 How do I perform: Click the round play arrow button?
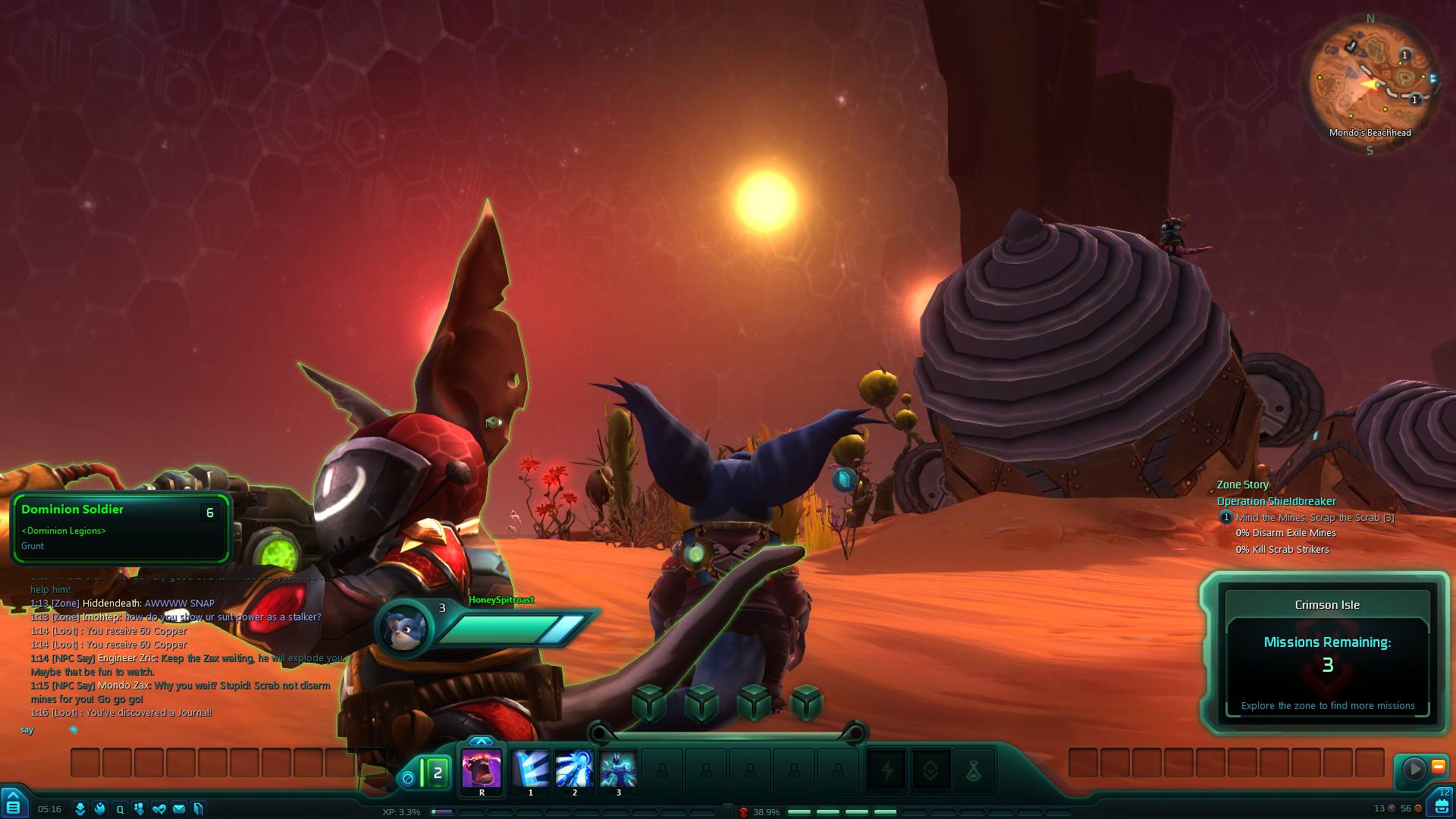tap(1414, 769)
